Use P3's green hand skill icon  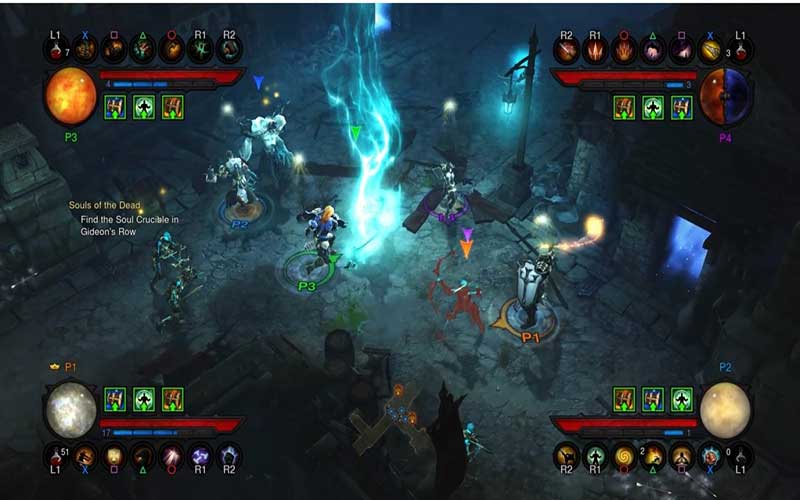142,50
